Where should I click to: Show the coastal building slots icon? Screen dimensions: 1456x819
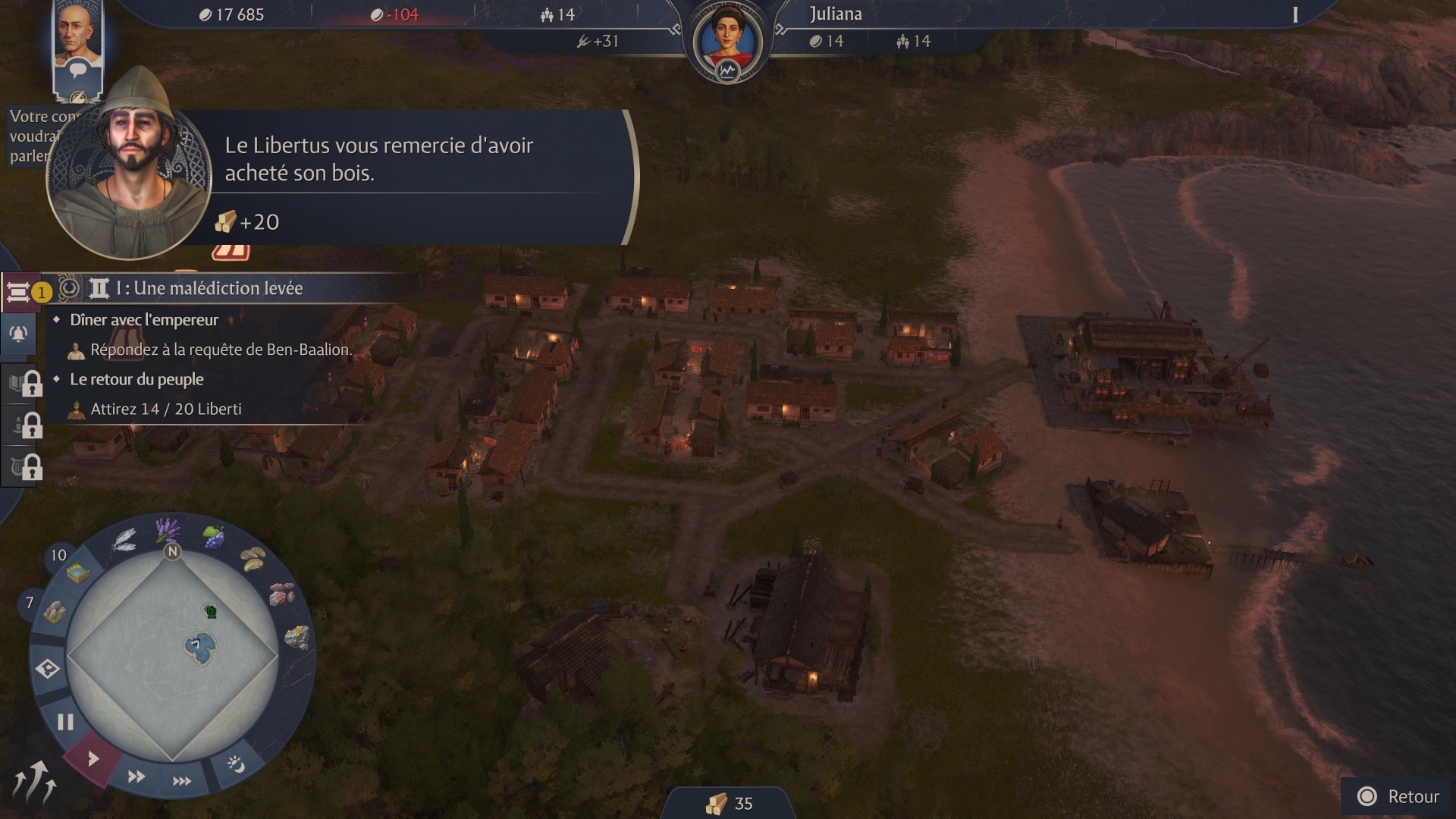[x=78, y=574]
